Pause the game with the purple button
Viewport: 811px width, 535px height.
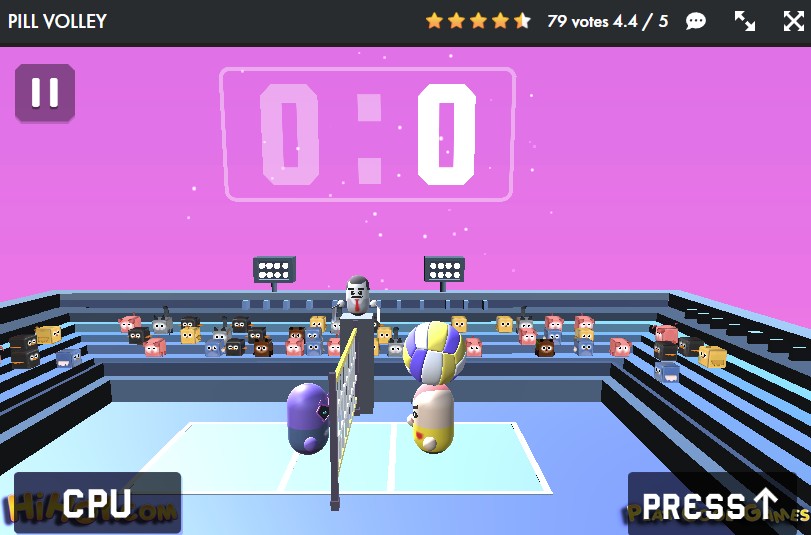[x=45, y=93]
